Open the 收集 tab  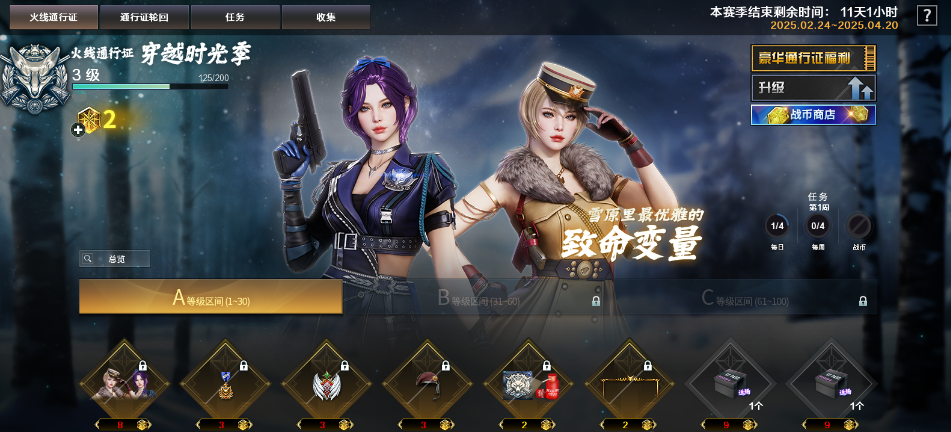click(325, 17)
